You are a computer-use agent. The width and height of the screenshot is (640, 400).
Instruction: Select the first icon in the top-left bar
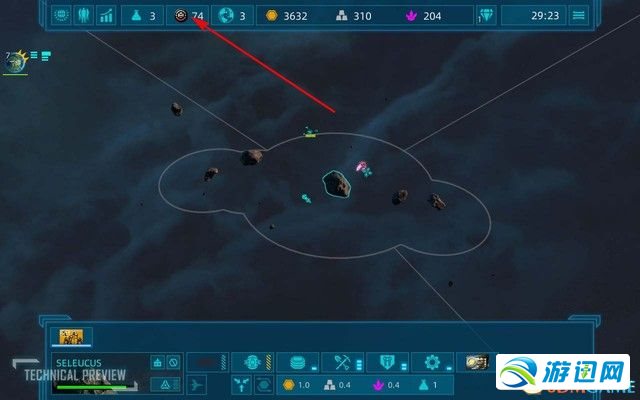tap(61, 16)
